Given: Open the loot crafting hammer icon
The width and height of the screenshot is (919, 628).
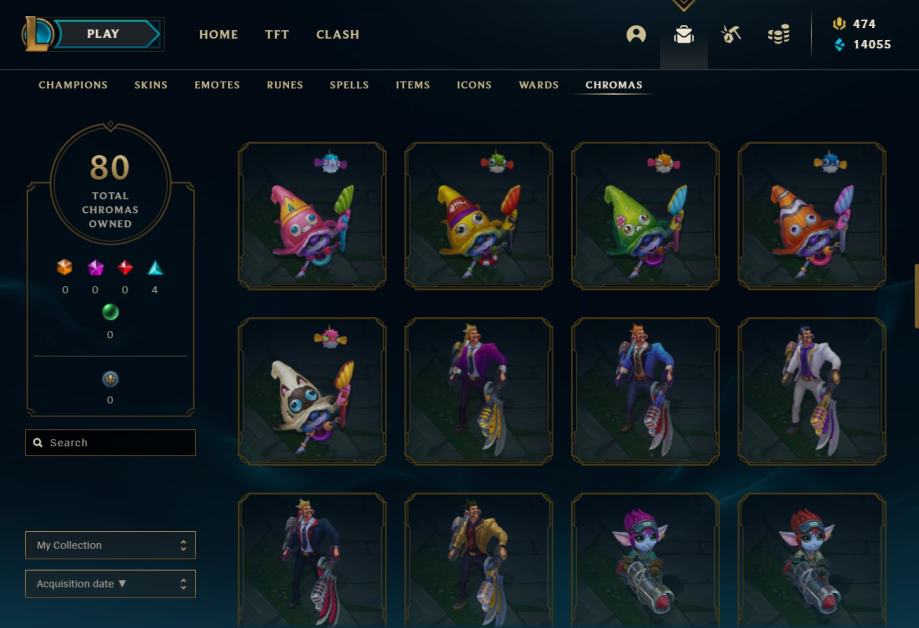Looking at the screenshot, I should tap(731, 35).
